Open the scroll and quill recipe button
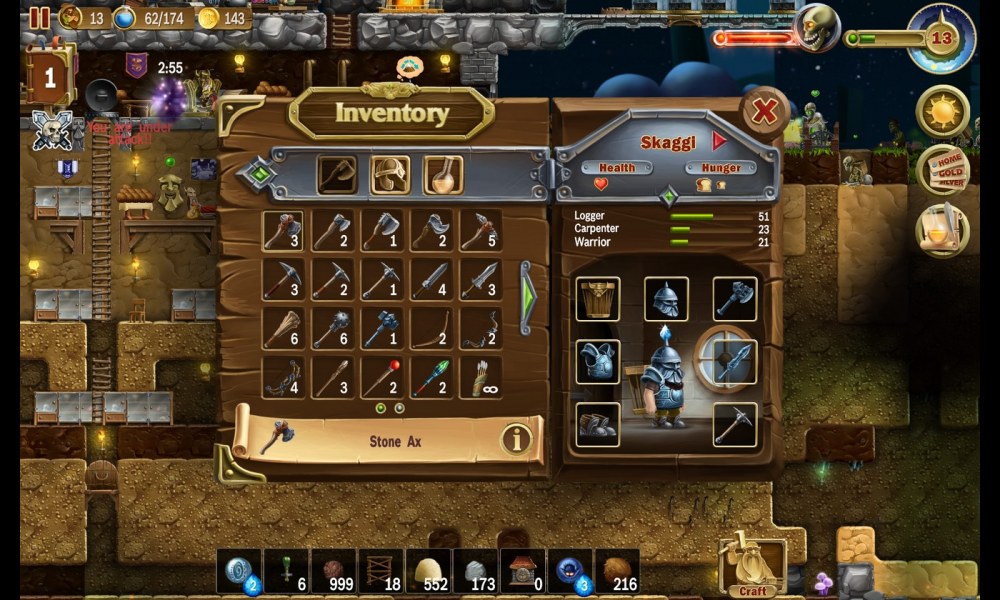1000x600 pixels. (942, 230)
